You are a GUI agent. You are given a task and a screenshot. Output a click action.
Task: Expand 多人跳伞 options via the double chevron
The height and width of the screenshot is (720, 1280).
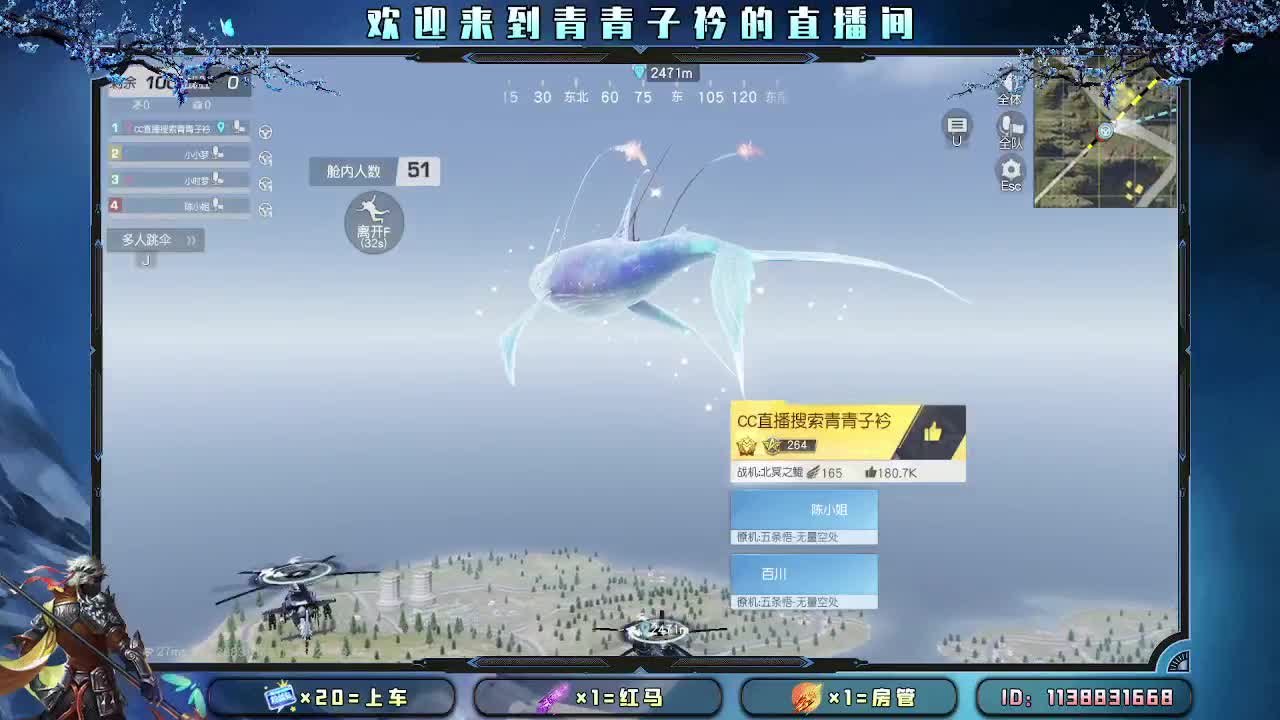click(x=192, y=240)
